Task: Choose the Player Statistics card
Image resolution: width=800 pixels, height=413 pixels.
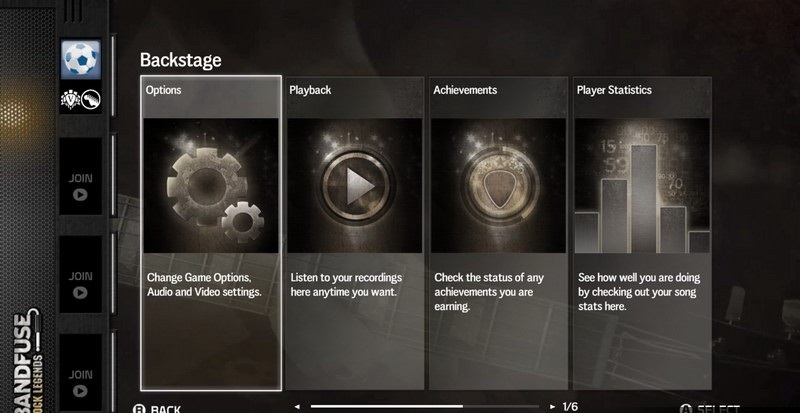Action: coord(642,232)
